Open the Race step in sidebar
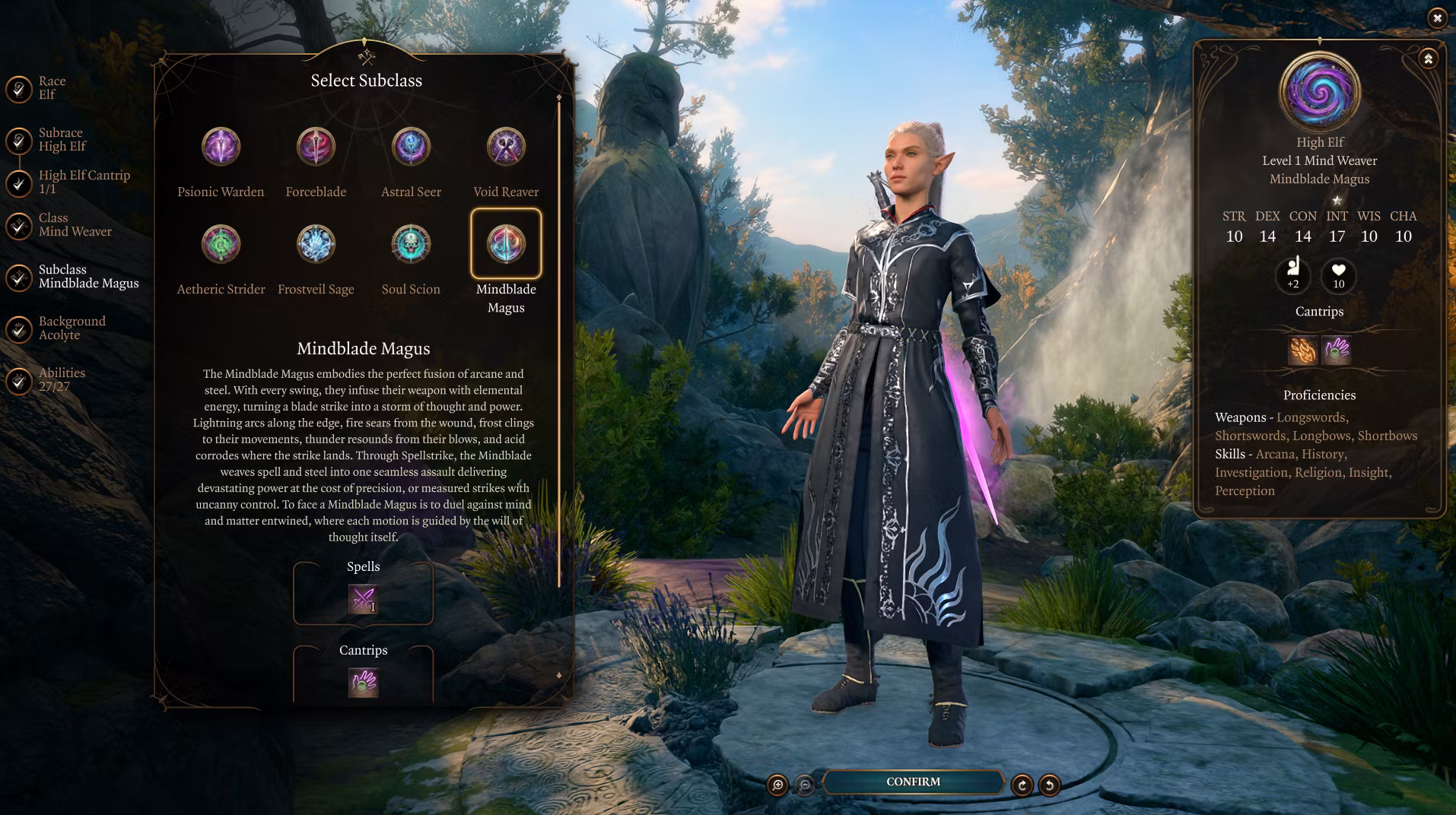1456x815 pixels. [x=51, y=88]
